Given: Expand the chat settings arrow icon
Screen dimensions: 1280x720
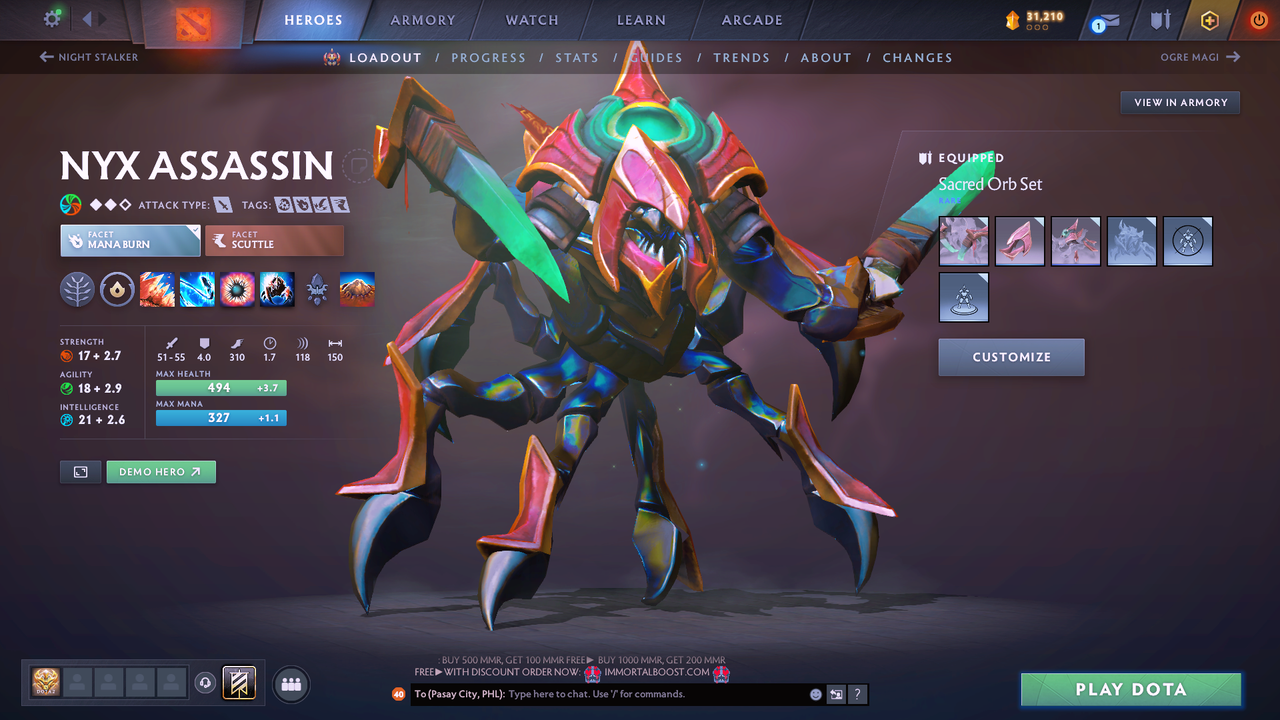Looking at the screenshot, I should tap(837, 694).
